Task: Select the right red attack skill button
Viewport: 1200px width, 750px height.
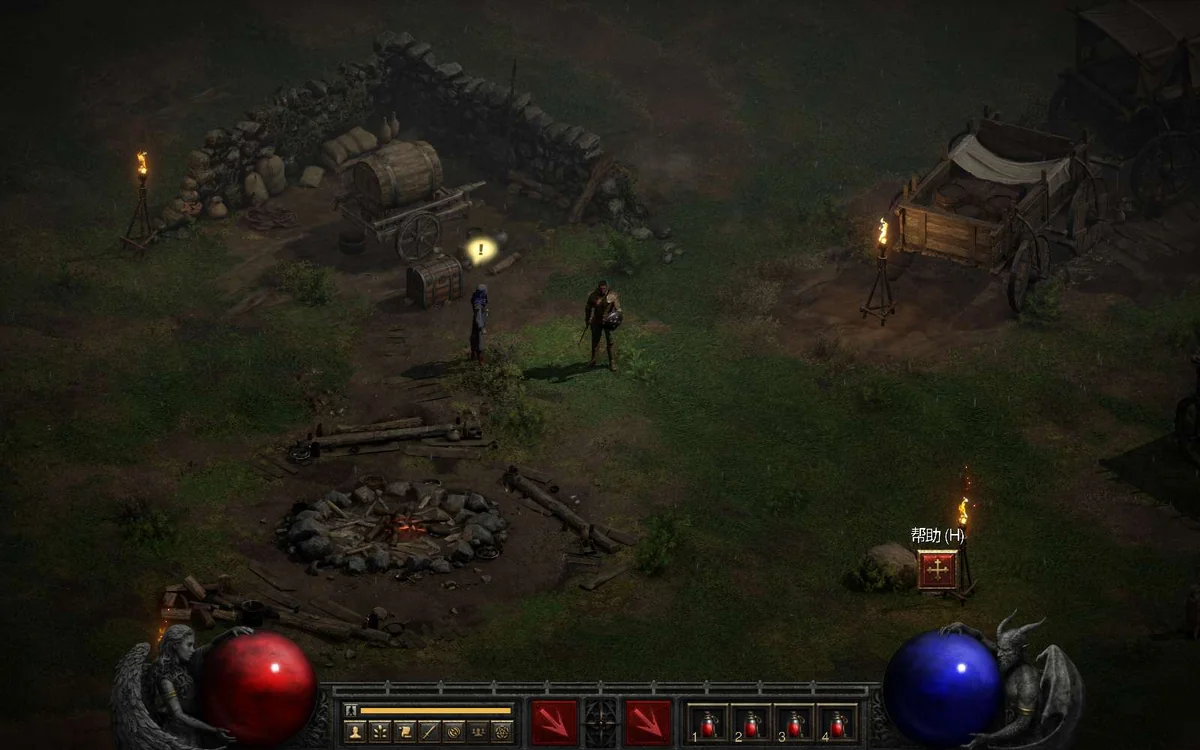Action: pyautogui.click(x=648, y=722)
